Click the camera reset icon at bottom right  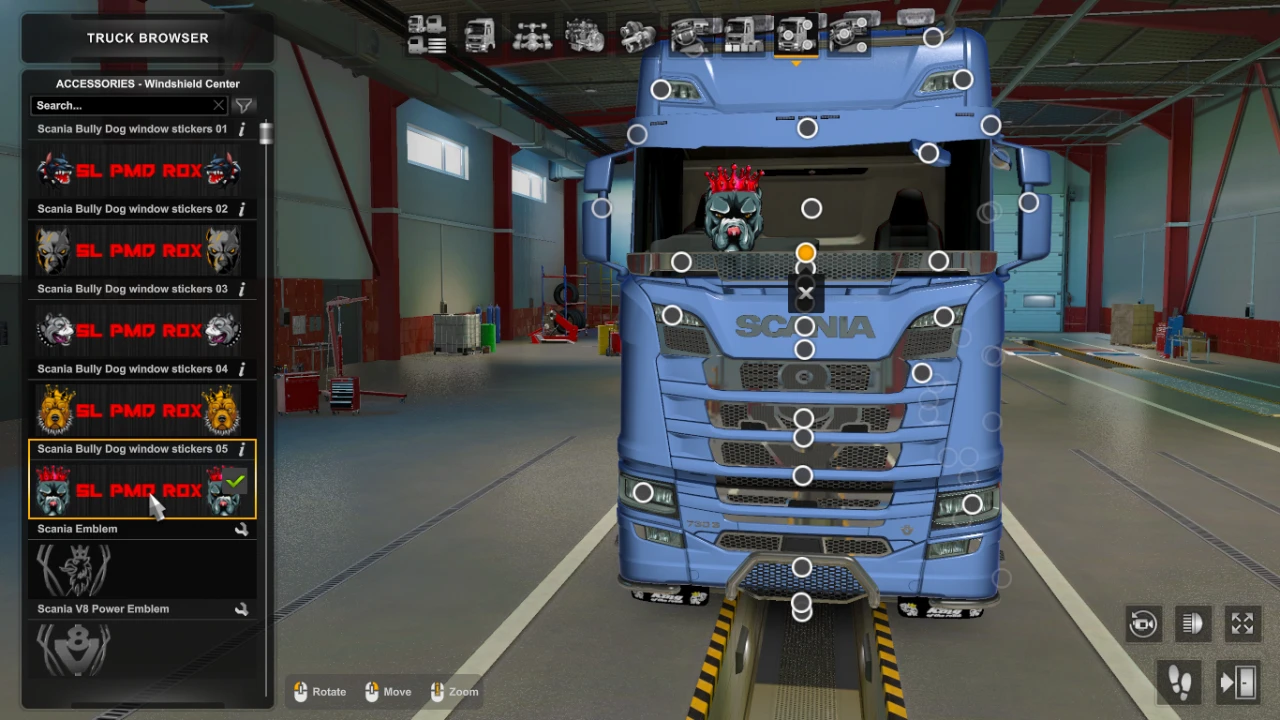pos(1143,624)
